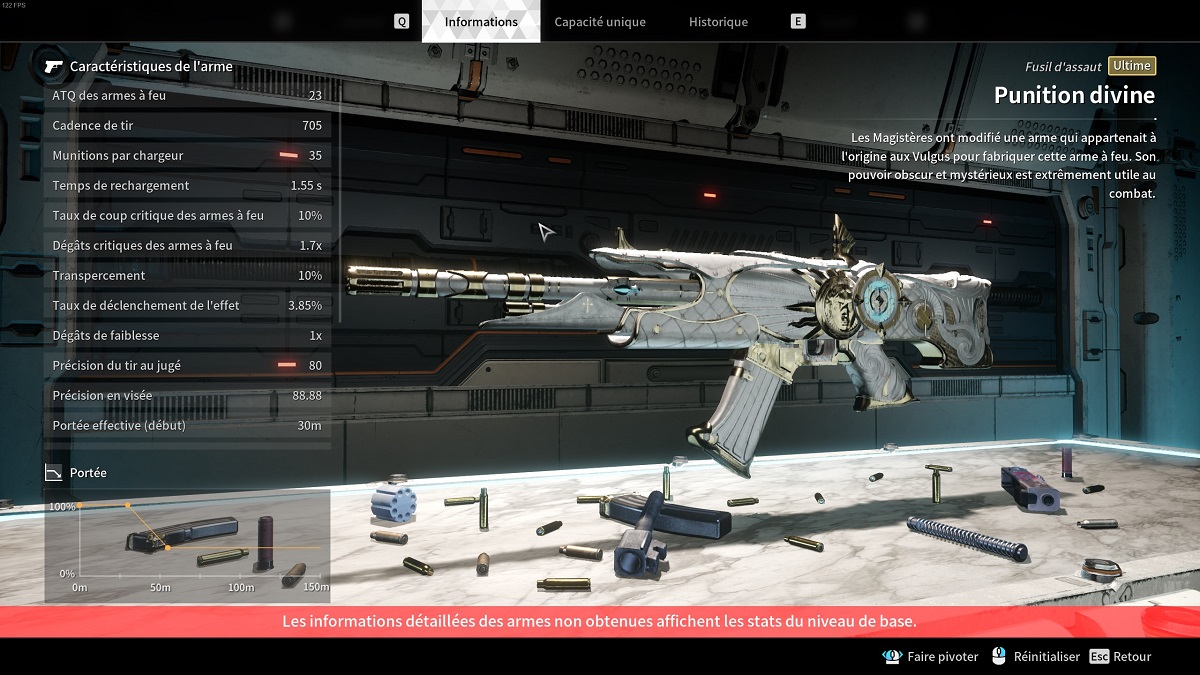The image size is (1200, 675).
Task: Select the ATQ des armes à feu row
Action: click(187, 96)
